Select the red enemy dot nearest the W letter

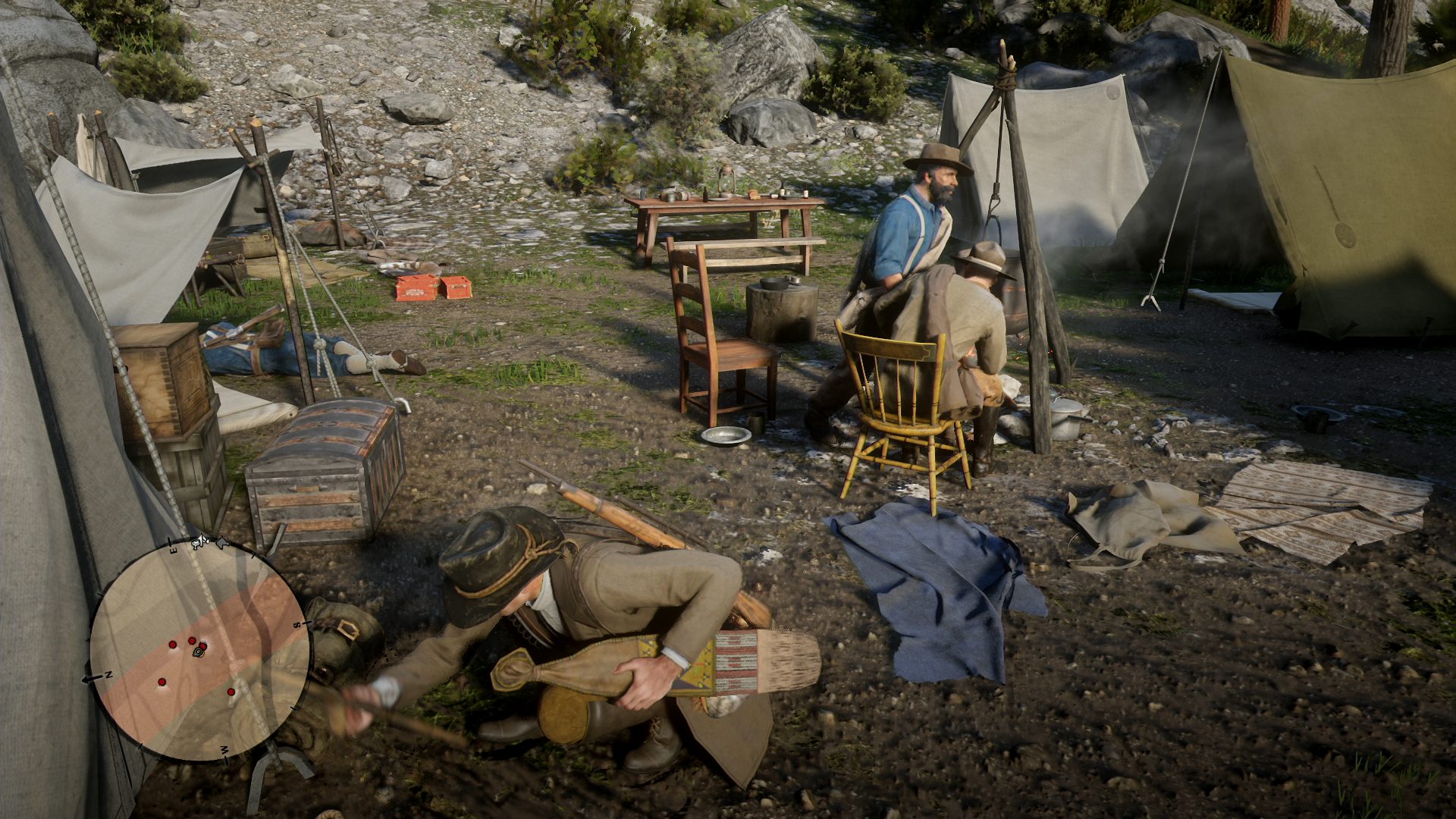point(231,692)
